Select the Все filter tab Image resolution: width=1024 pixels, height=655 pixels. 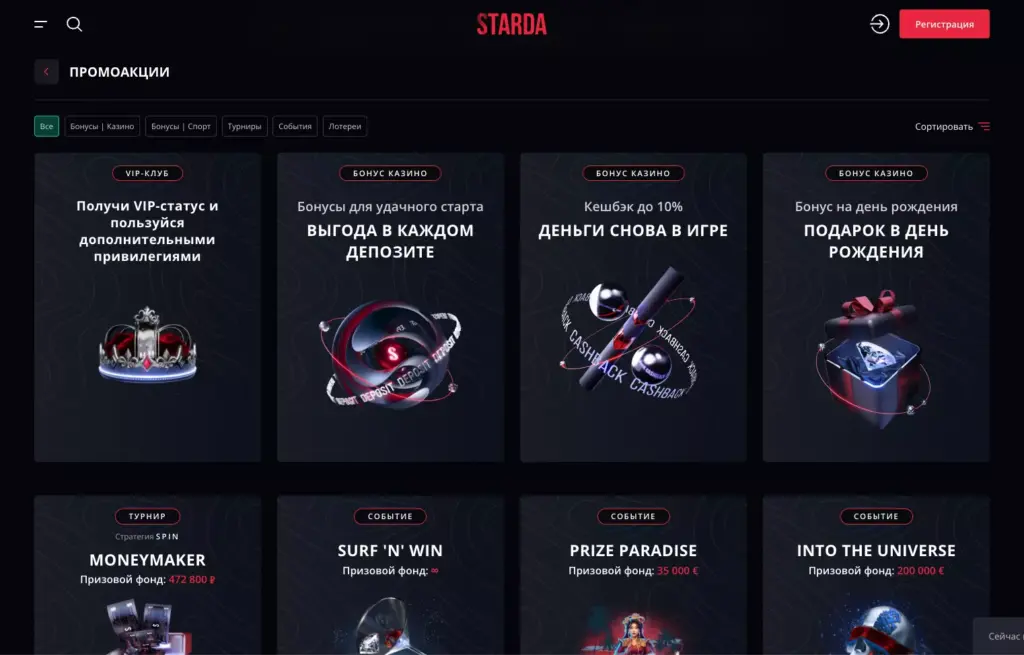[x=47, y=127]
